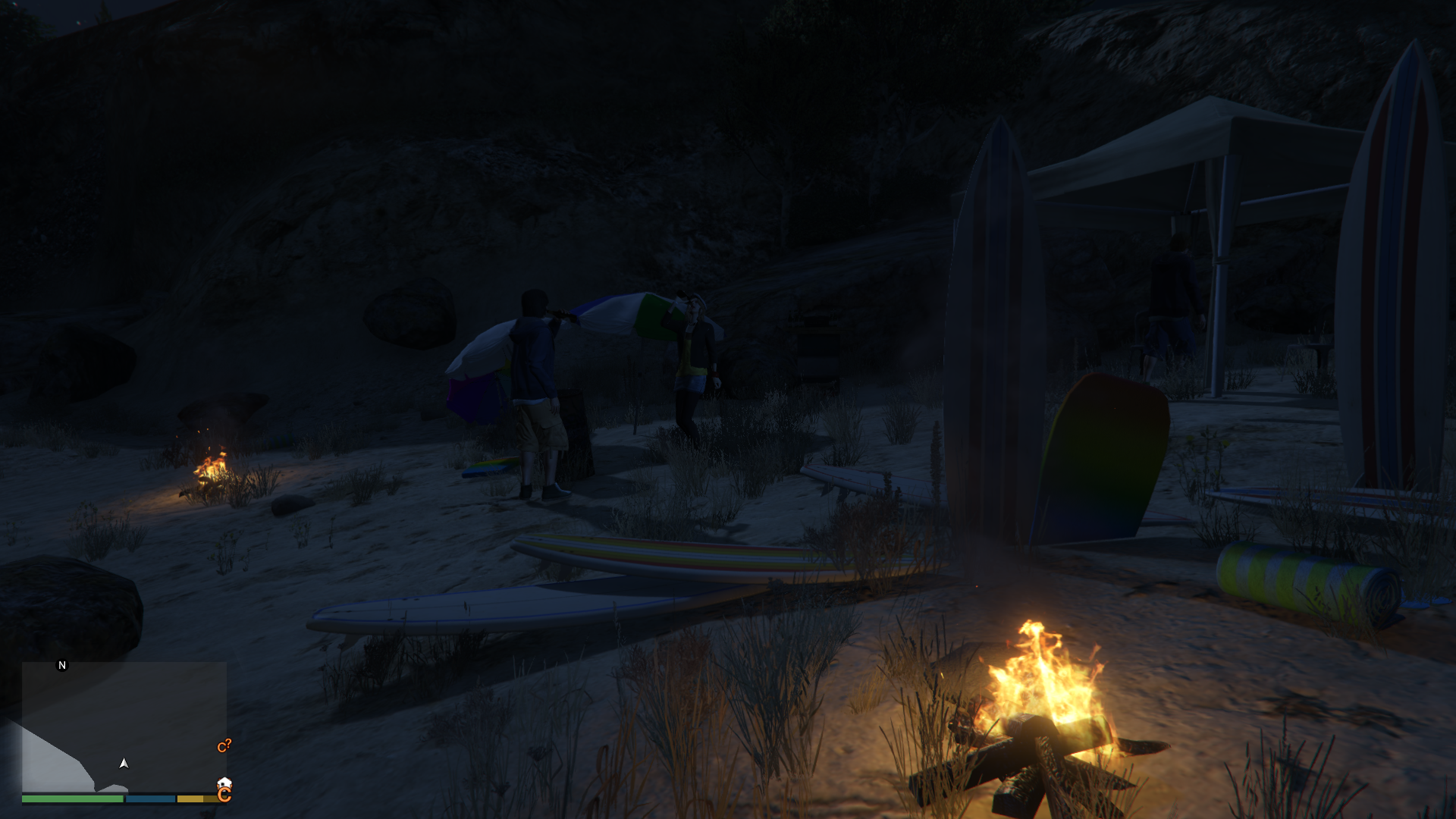Select the orange C? stranger mission marker
This screenshot has width=1456, height=819.
pyautogui.click(x=224, y=746)
